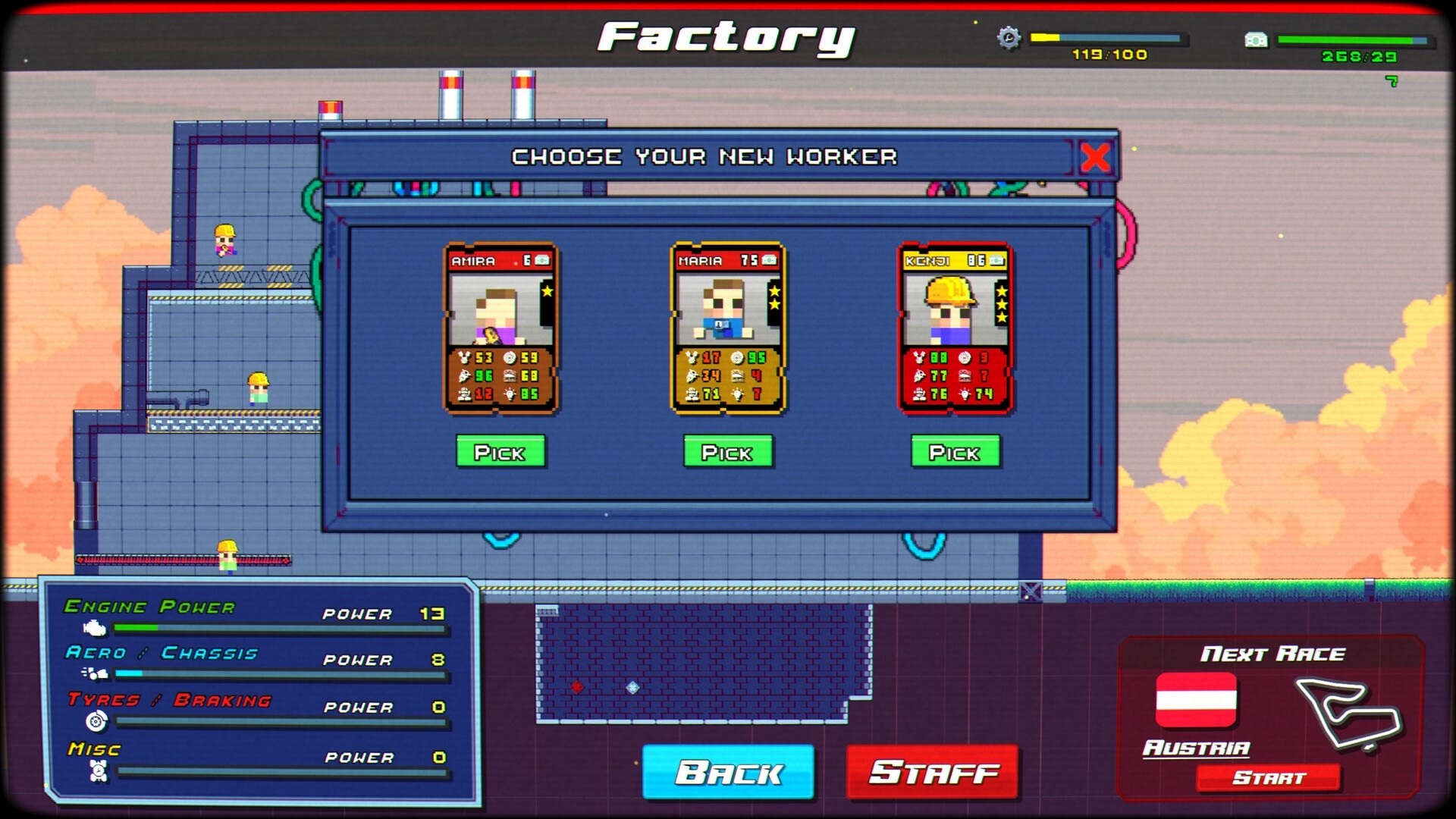The image size is (1456, 819).
Task: Toggle the top star on Kenji's card
Action: click(x=1001, y=292)
